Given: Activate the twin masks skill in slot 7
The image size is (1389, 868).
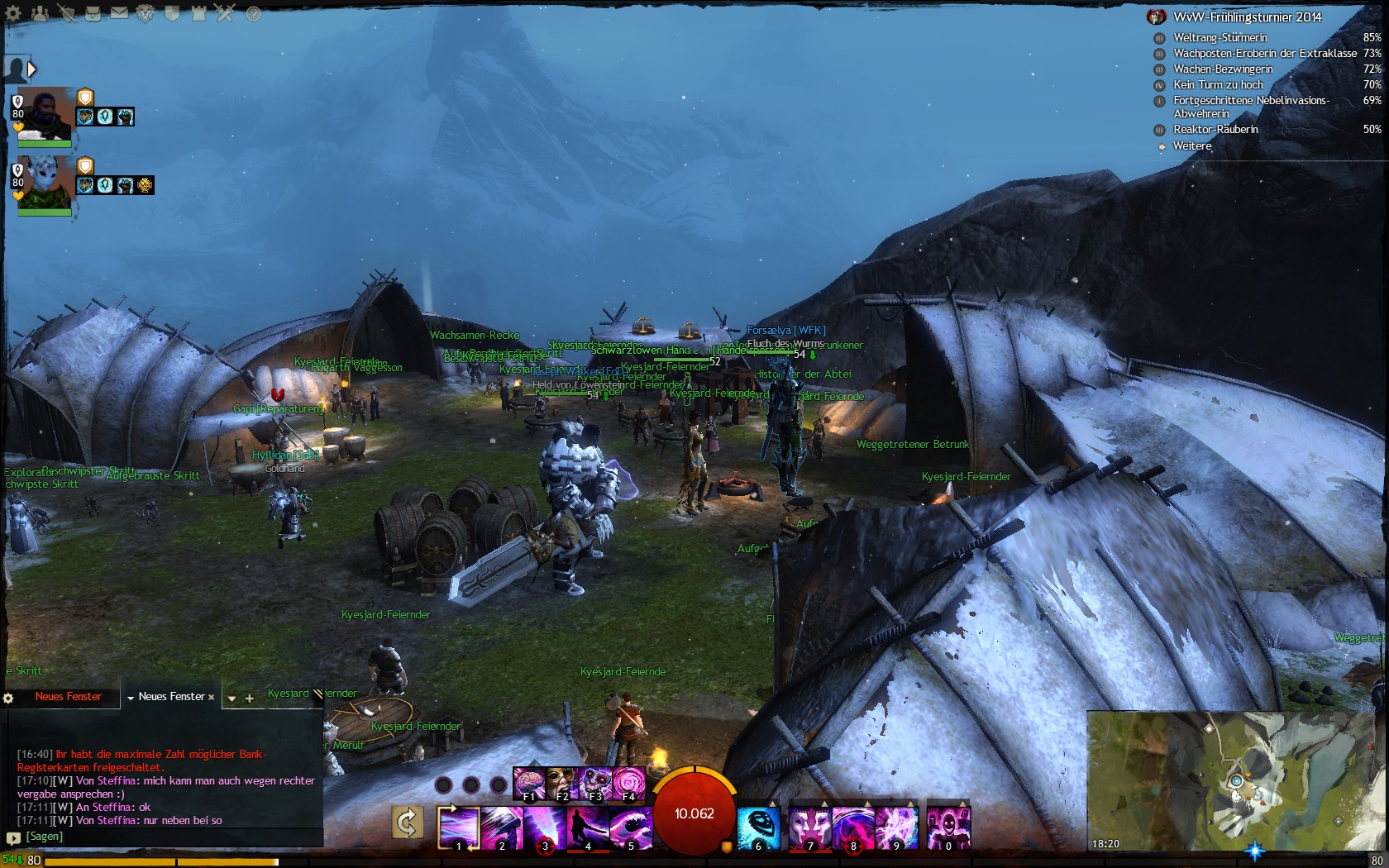Looking at the screenshot, I should (809, 827).
